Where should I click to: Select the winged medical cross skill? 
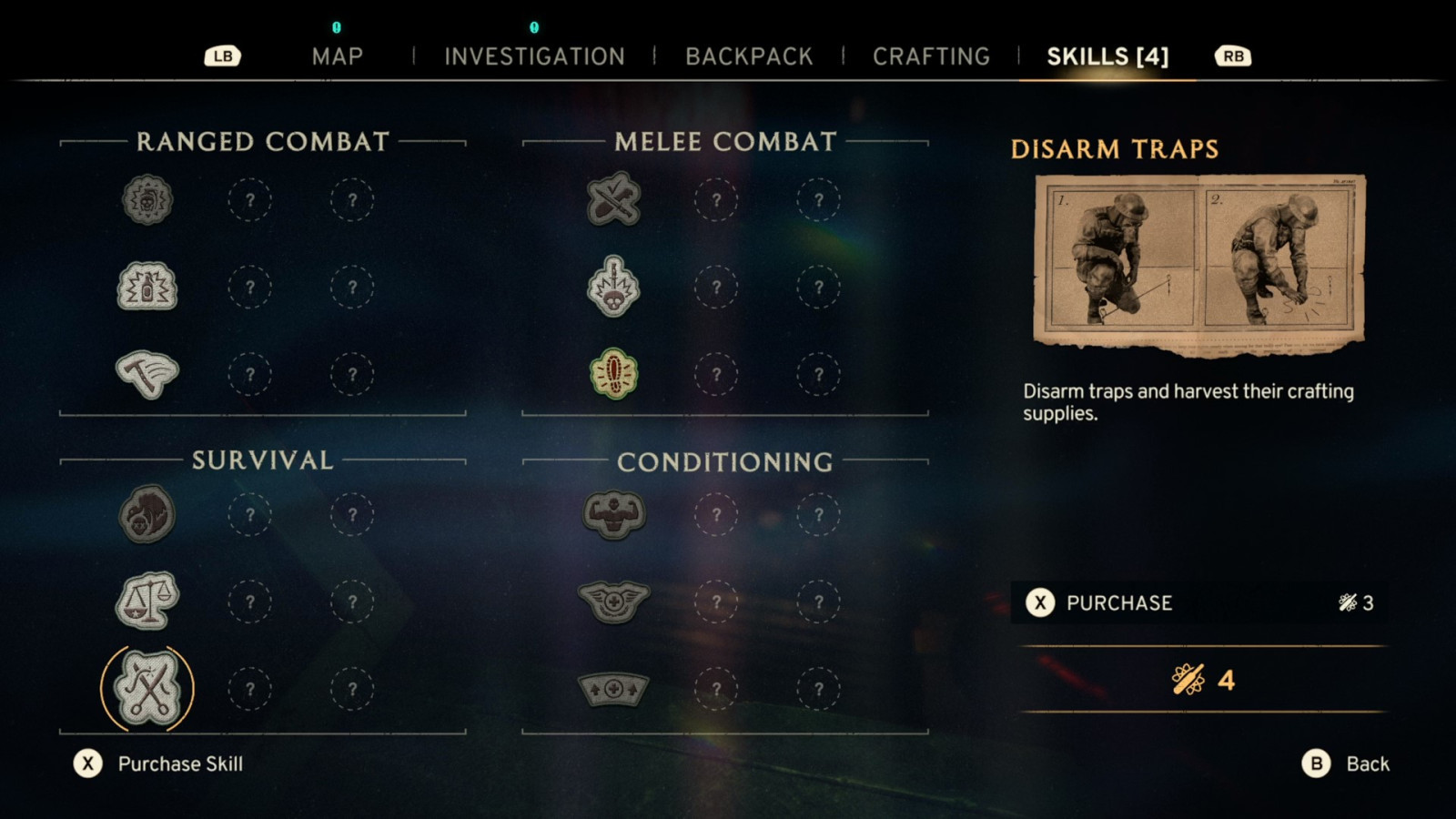tap(614, 602)
